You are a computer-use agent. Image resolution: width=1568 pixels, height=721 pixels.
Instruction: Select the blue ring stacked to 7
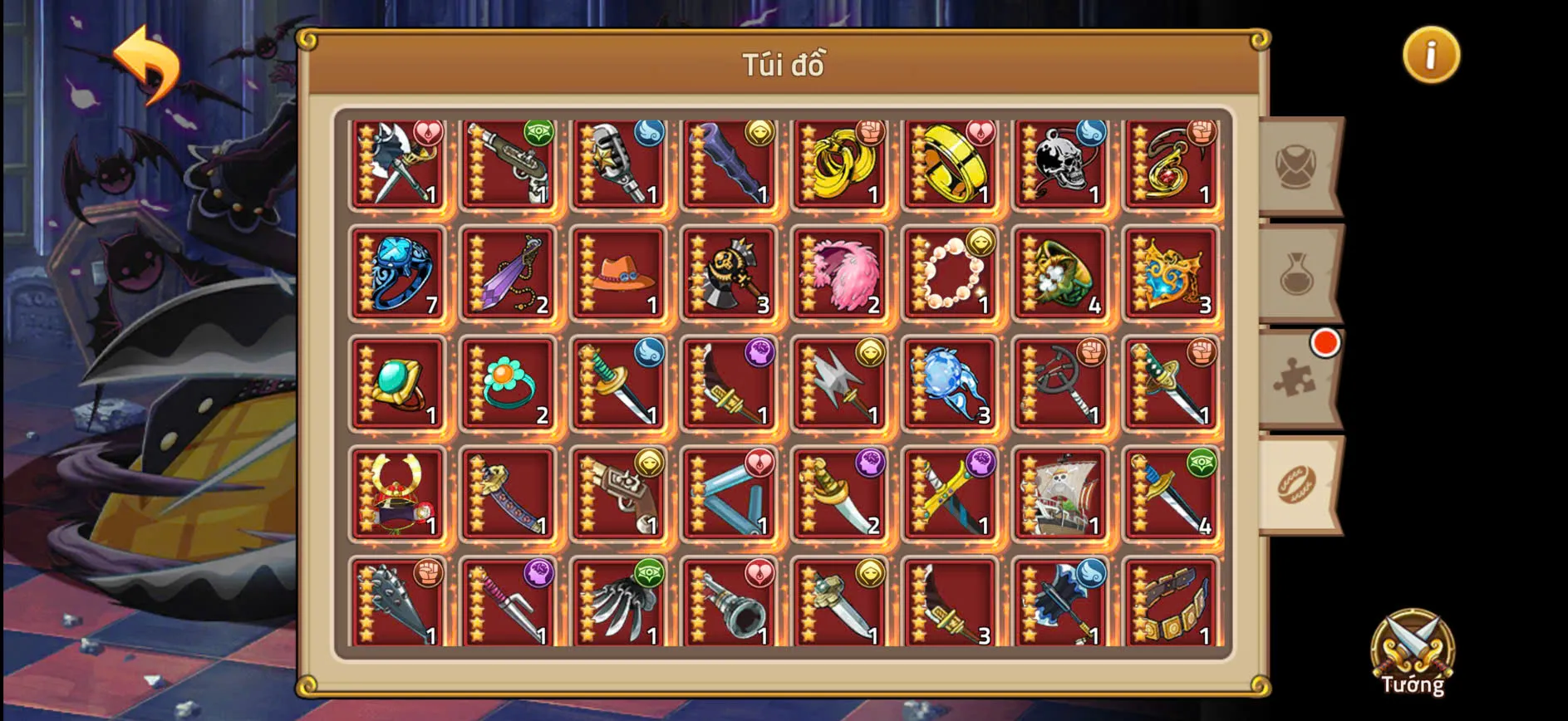pos(397,274)
